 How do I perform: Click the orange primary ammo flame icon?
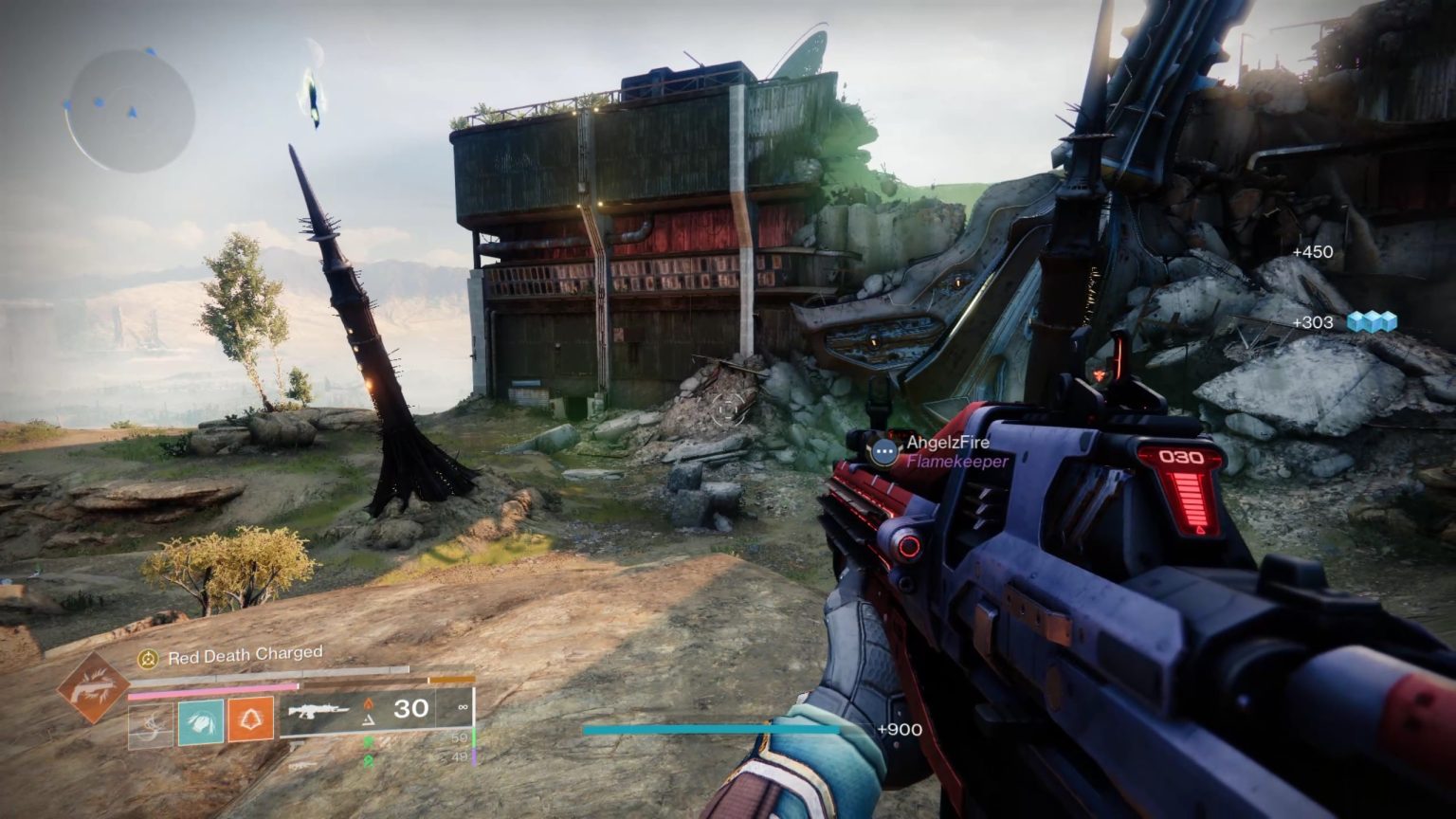click(x=369, y=701)
